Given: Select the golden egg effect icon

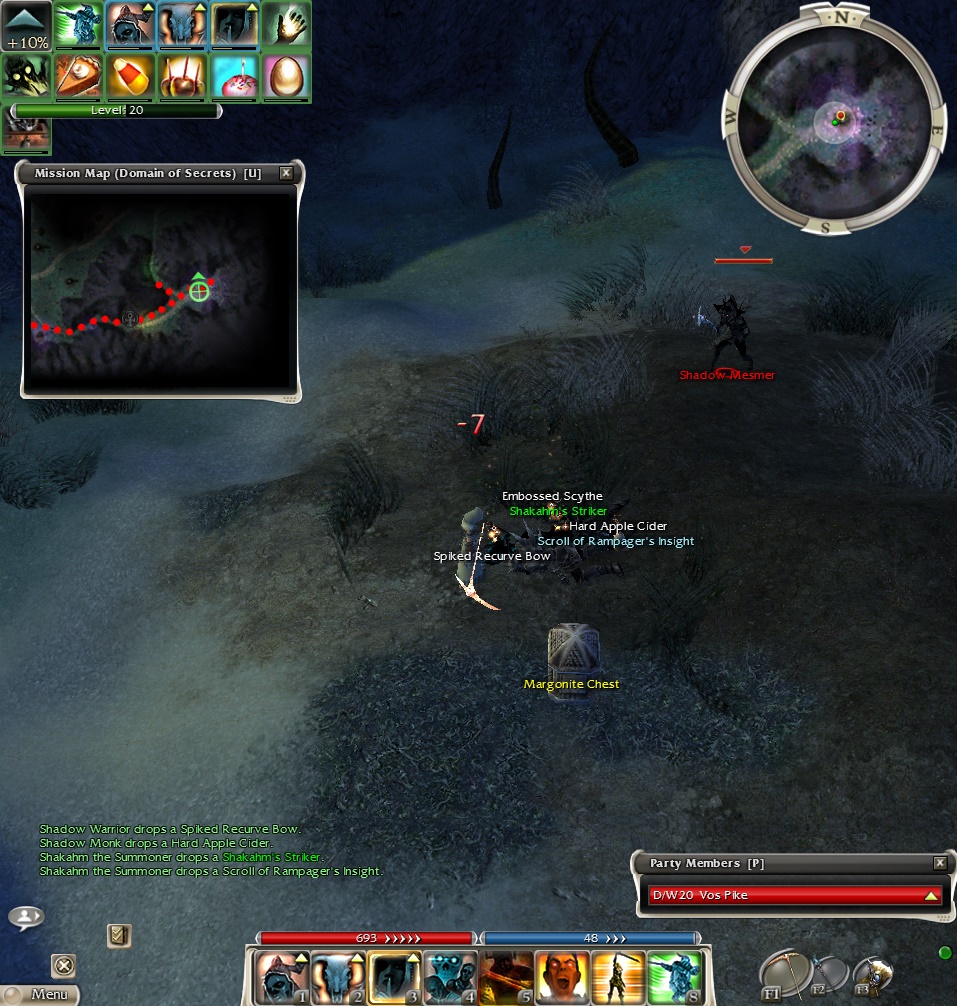Looking at the screenshot, I should [x=286, y=76].
